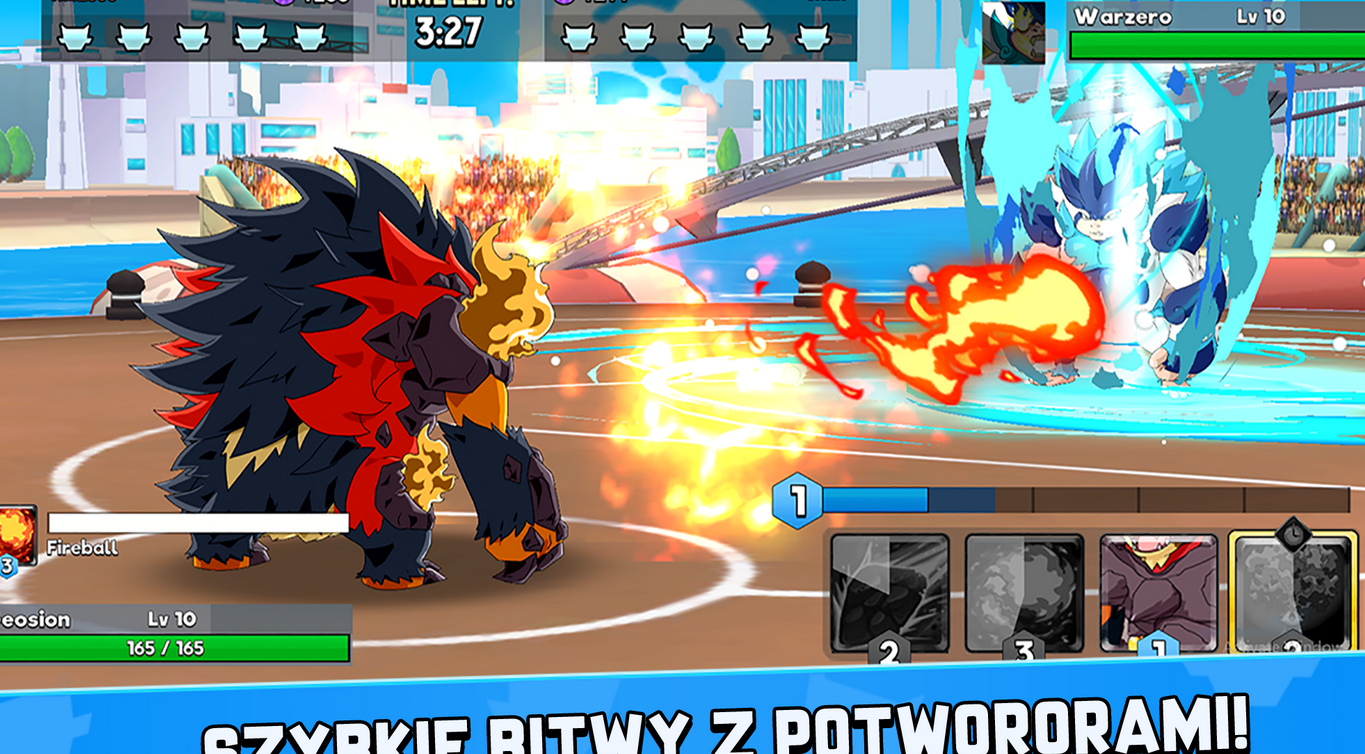Tap the Fireball ability icon
Image resolution: width=1365 pixels, height=754 pixels.
click(x=17, y=536)
